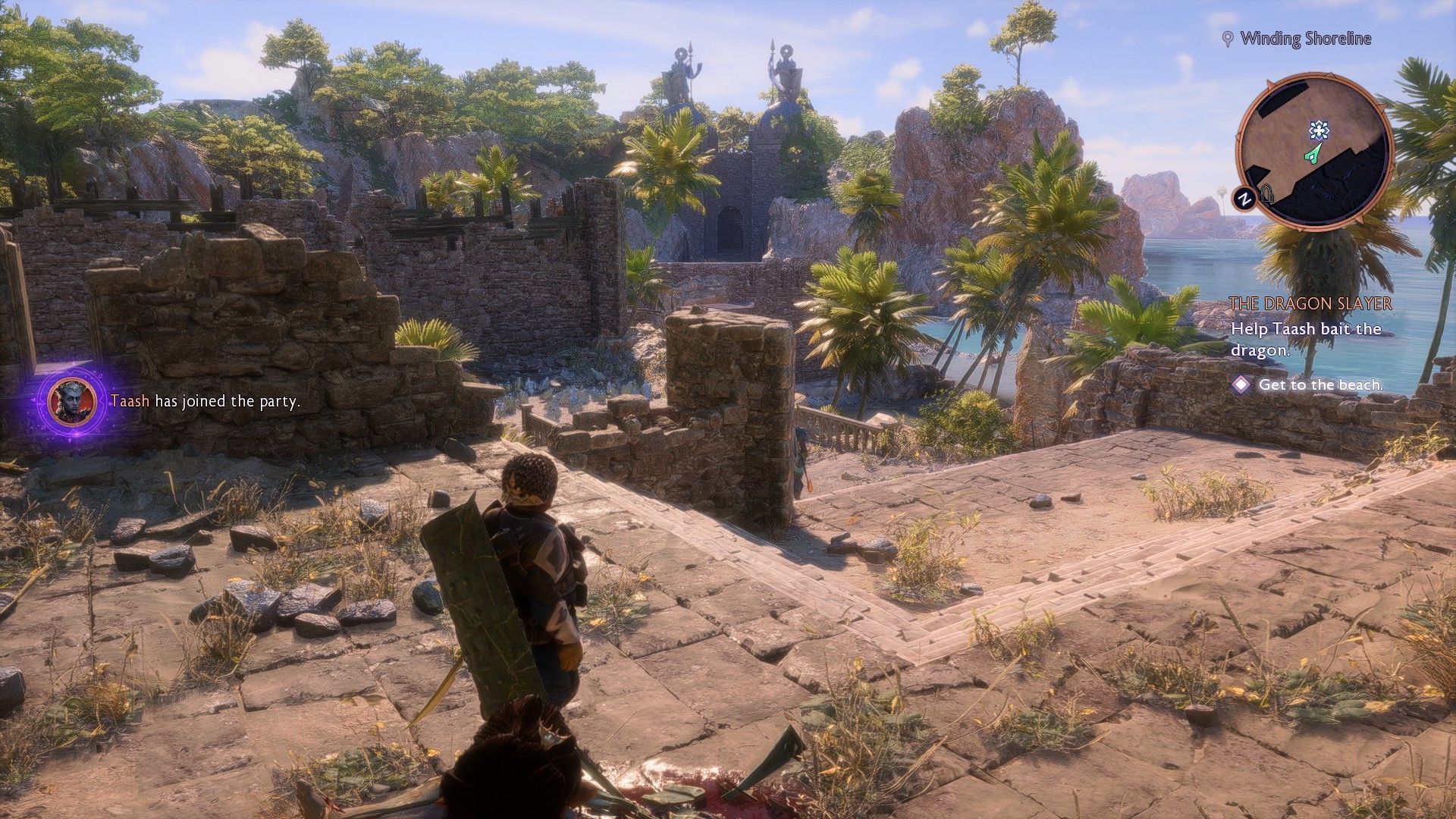1456x819 pixels.
Task: Select the quest objective marker on minimap
Action: 1319,131
